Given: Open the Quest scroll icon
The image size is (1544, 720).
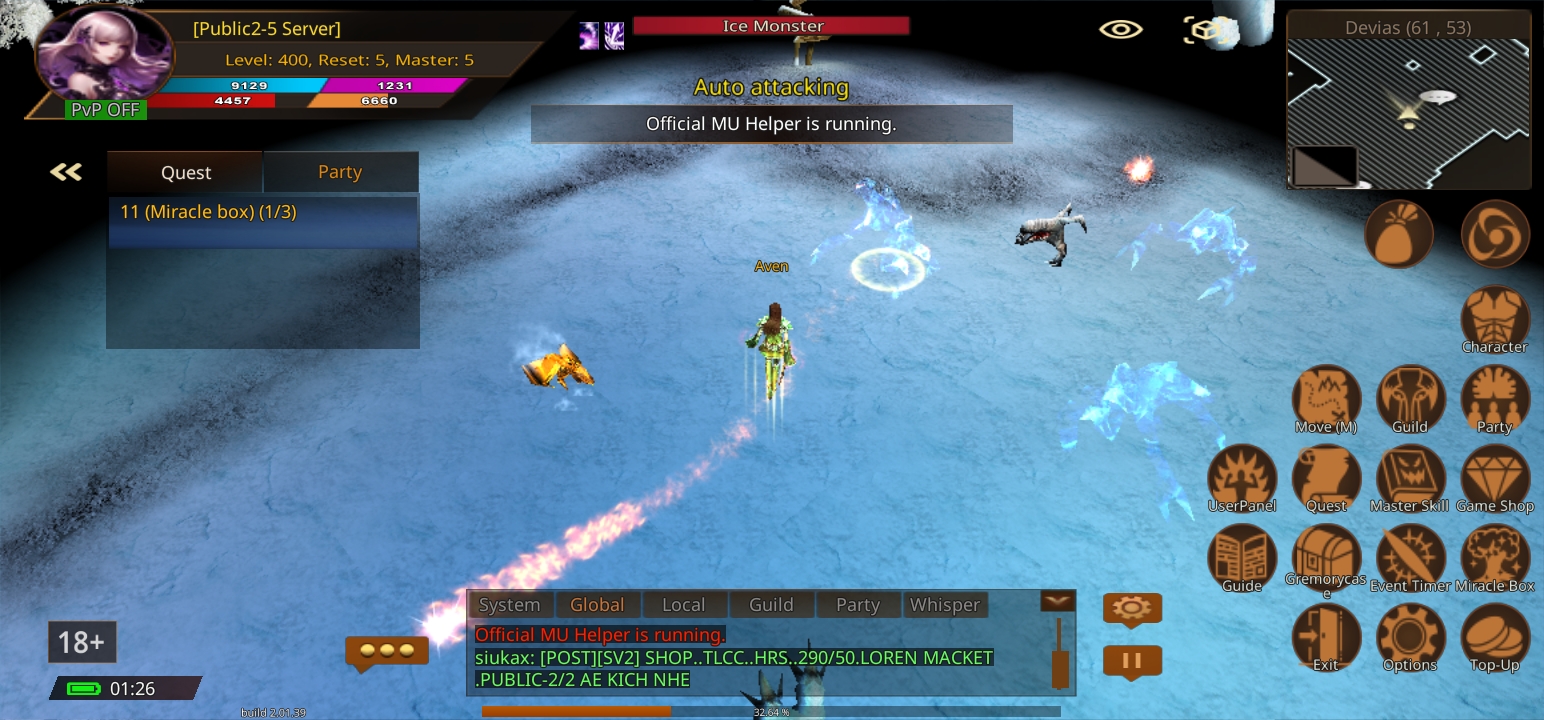Looking at the screenshot, I should coord(1326,477).
